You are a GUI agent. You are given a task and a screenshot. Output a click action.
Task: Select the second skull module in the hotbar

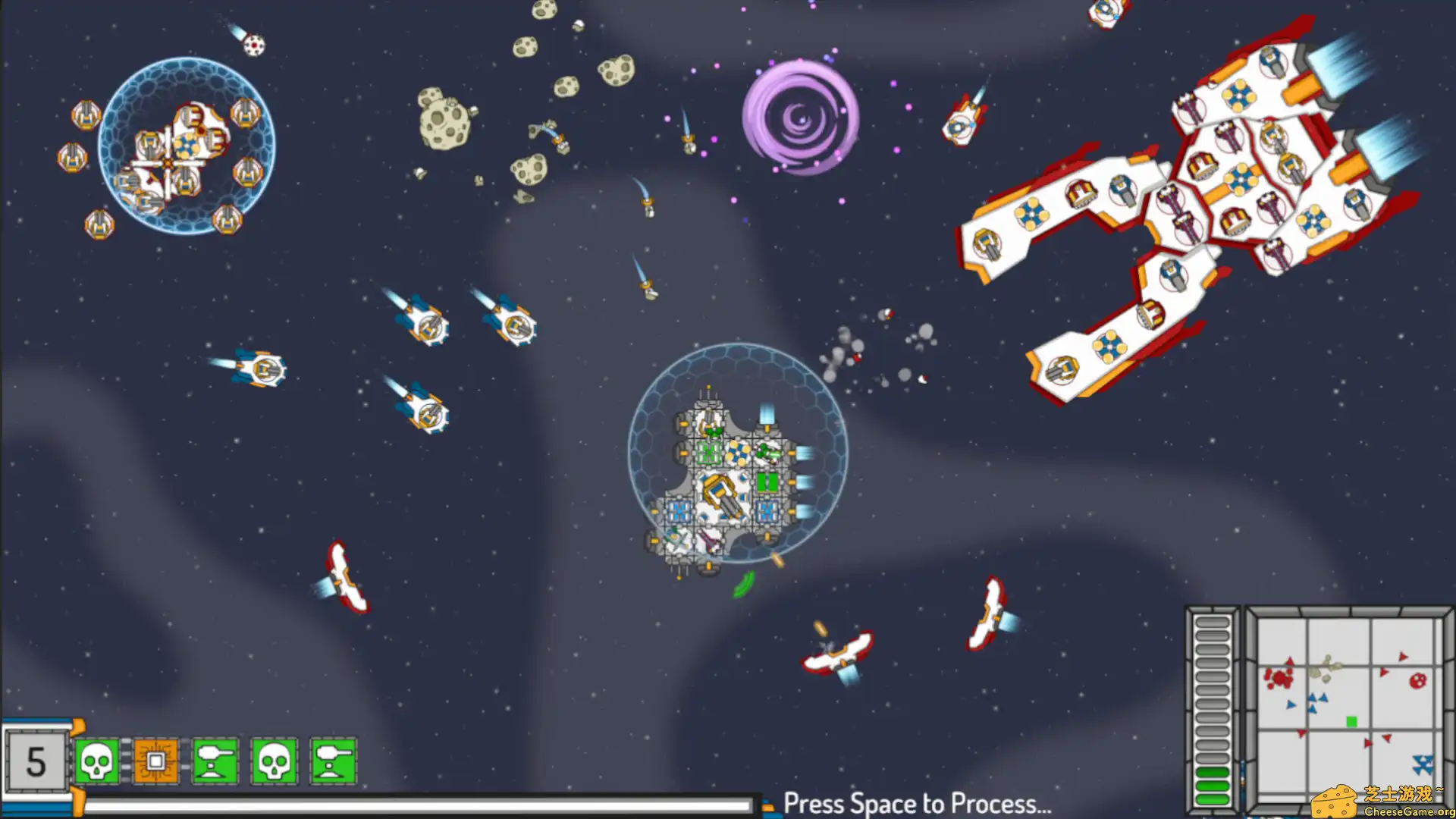(x=273, y=762)
